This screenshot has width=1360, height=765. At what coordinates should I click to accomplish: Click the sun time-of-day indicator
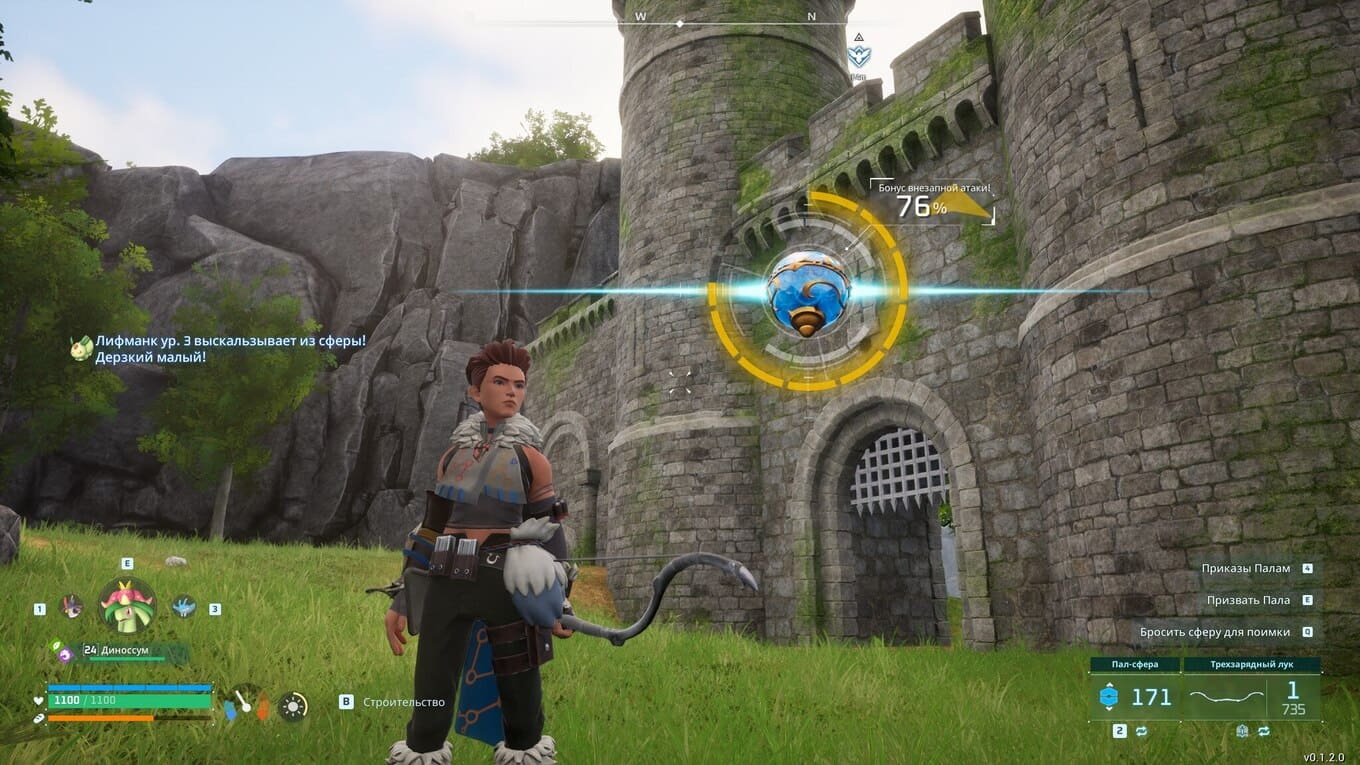pos(293,706)
